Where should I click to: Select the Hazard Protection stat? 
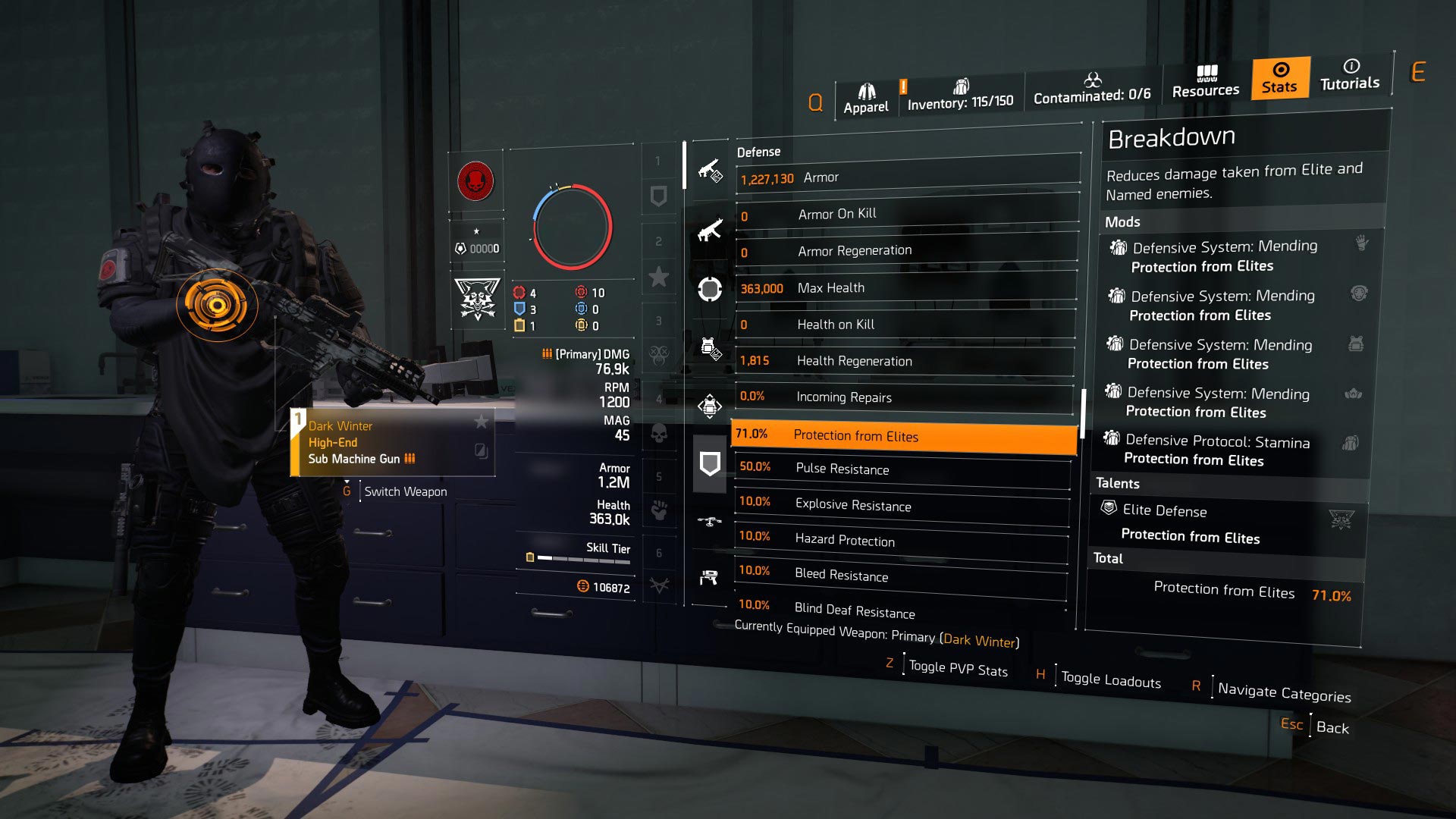tap(900, 540)
